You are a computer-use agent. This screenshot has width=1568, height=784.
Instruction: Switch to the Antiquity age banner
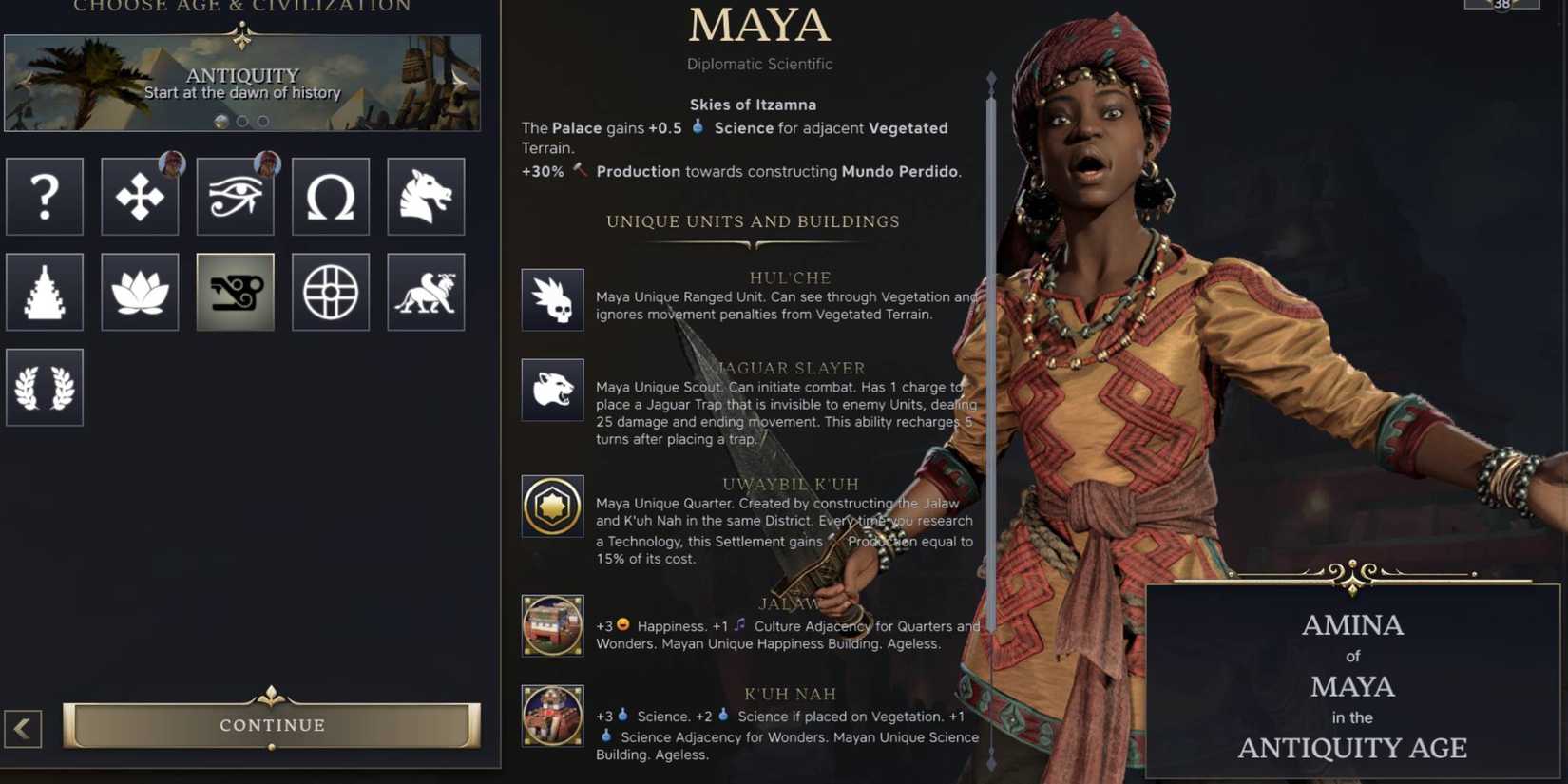click(242, 84)
